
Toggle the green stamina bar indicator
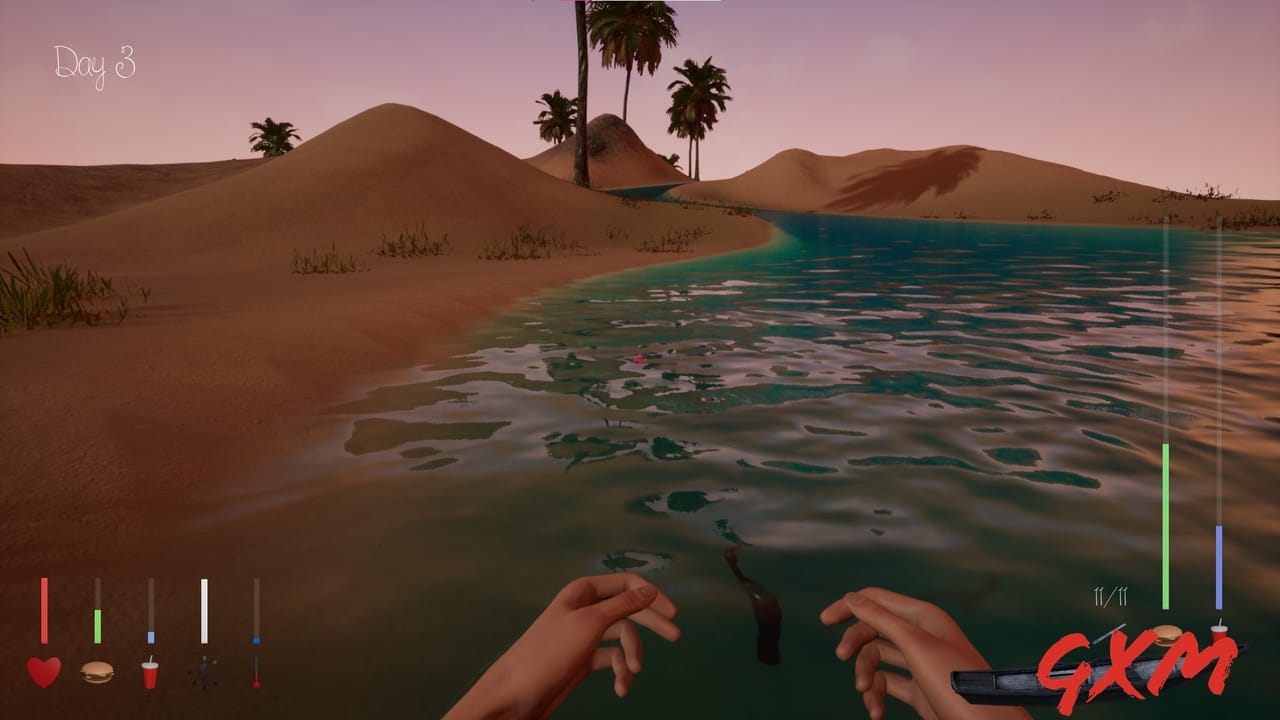coord(1166,525)
